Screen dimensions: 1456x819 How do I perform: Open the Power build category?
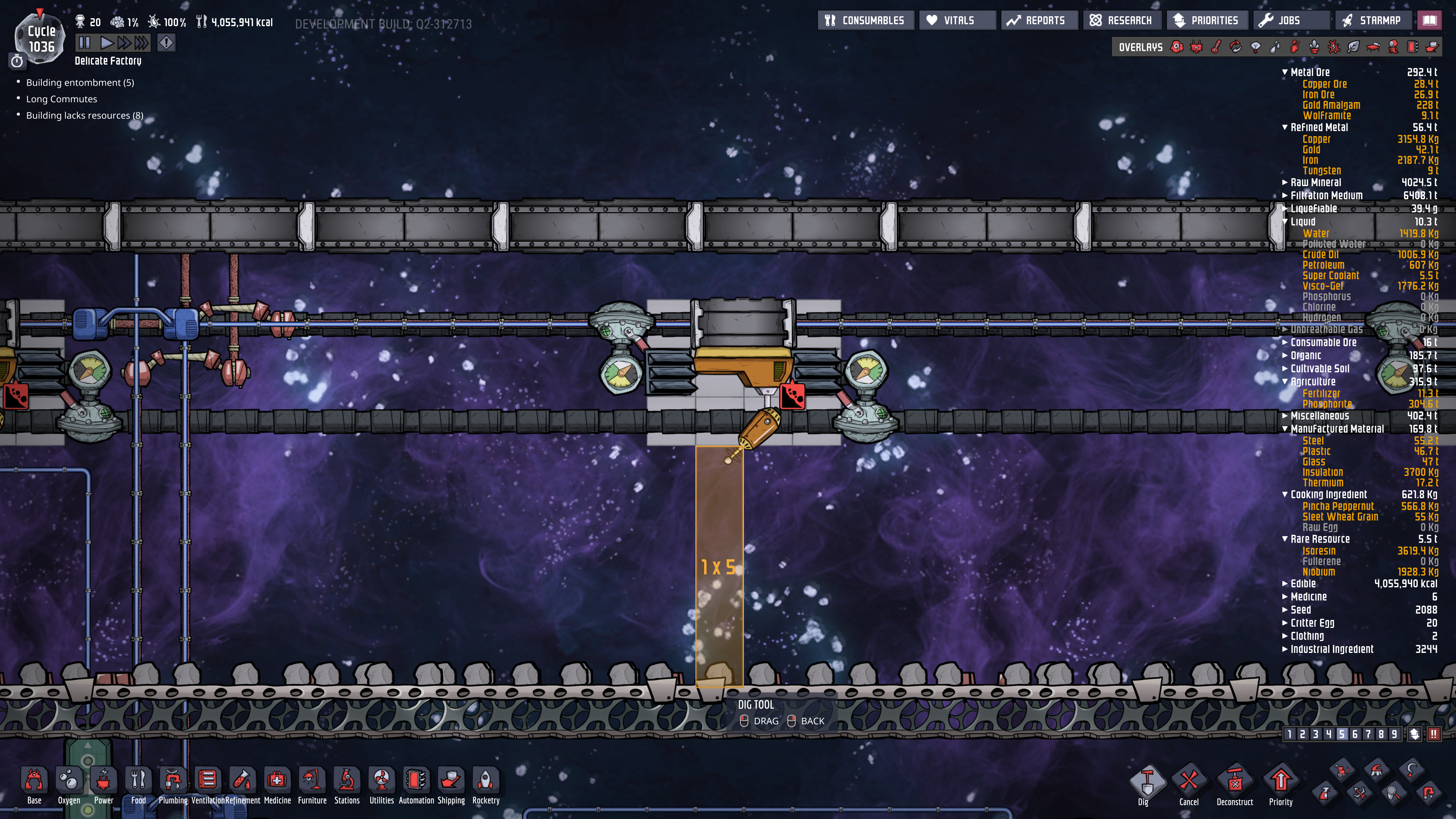tap(104, 785)
